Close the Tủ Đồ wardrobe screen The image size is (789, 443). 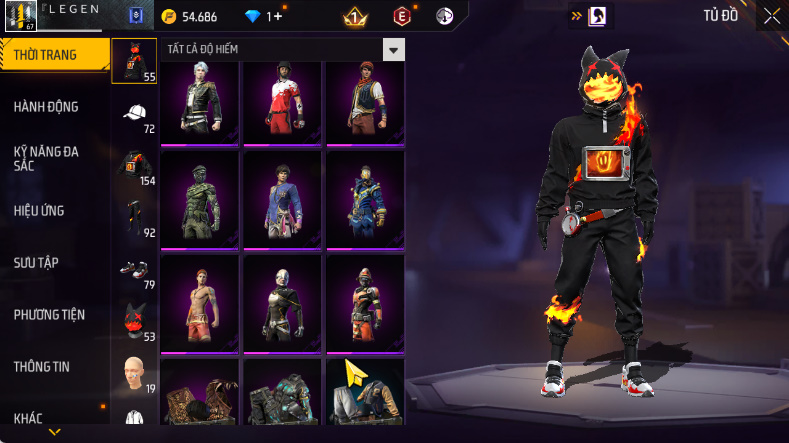[x=771, y=15]
